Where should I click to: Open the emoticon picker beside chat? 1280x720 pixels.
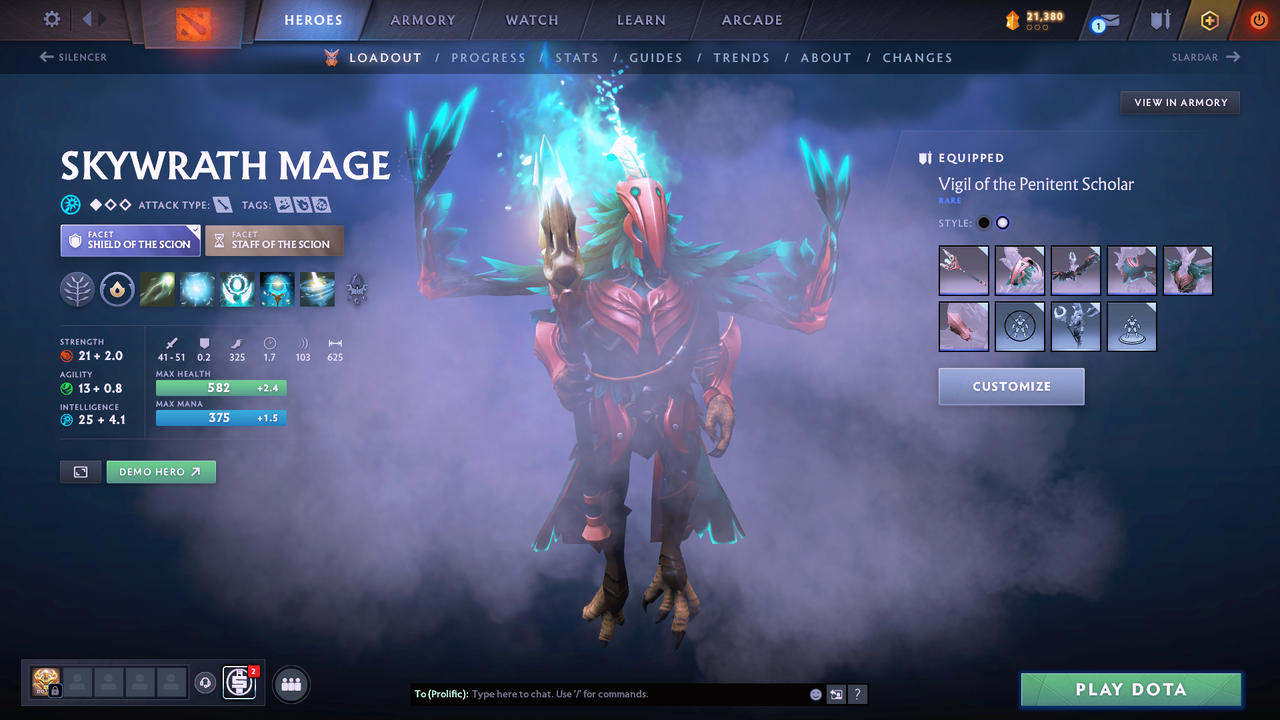pos(815,693)
